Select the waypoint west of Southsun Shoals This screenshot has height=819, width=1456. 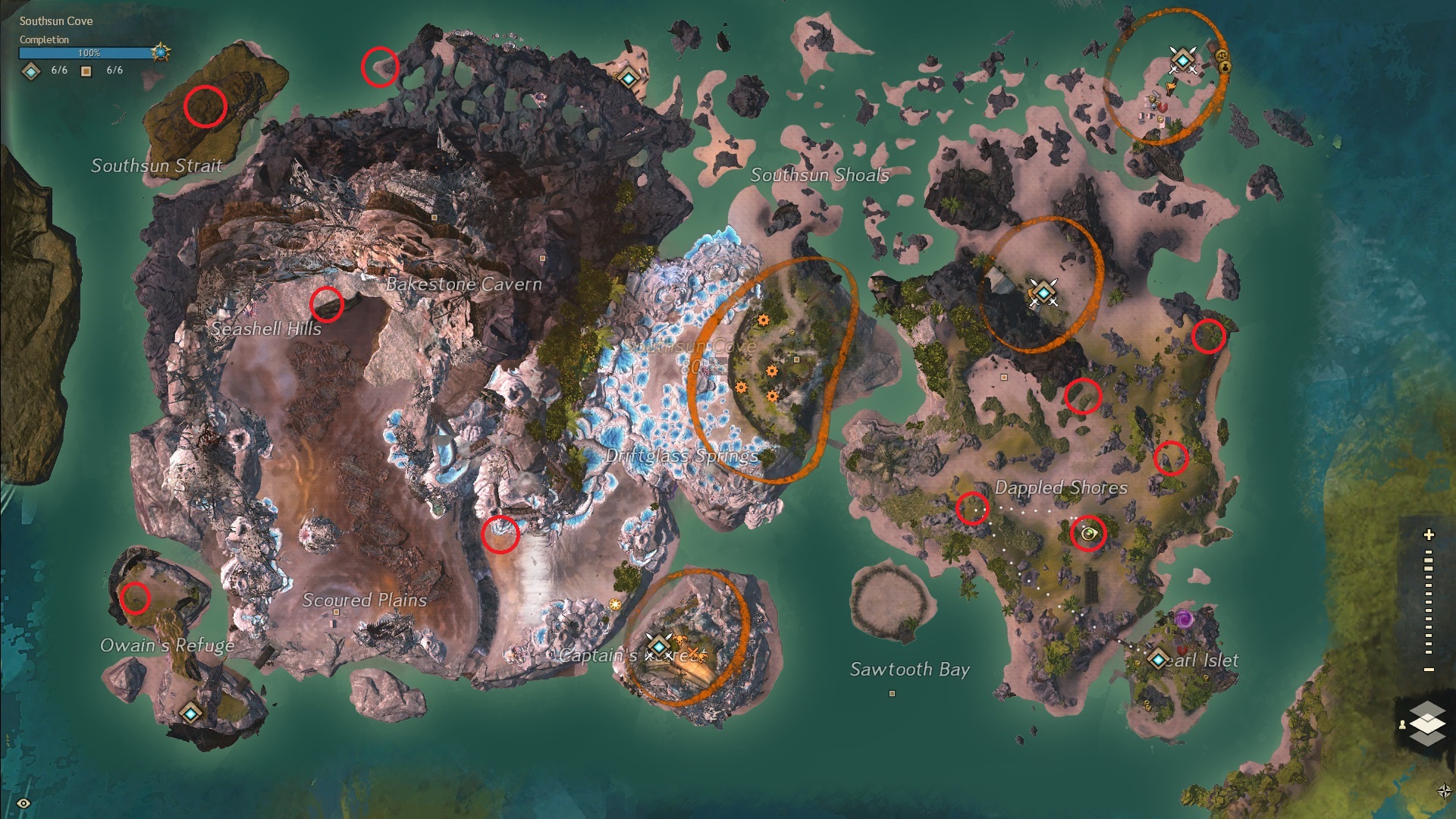(x=628, y=77)
